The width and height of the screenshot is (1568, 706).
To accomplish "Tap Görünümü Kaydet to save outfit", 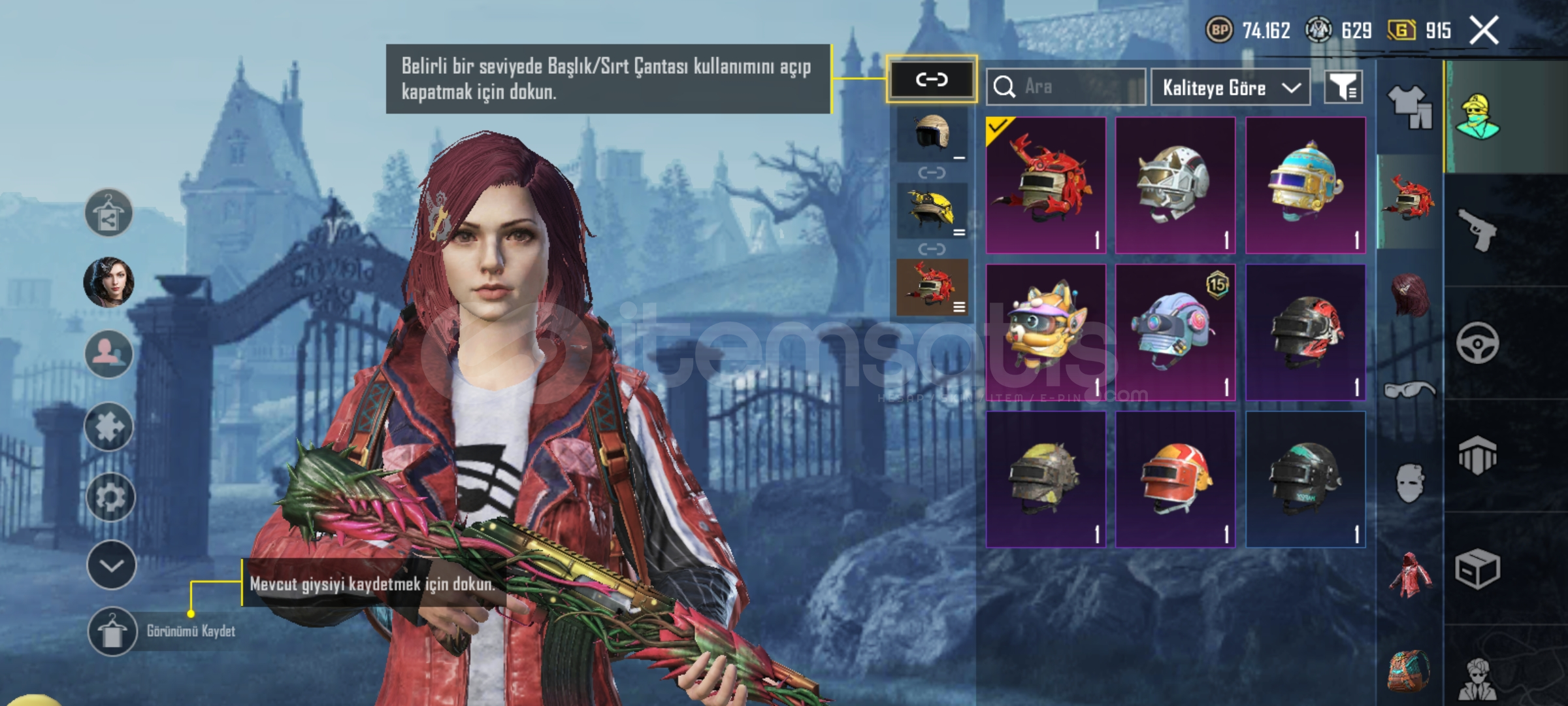I will 163,631.
